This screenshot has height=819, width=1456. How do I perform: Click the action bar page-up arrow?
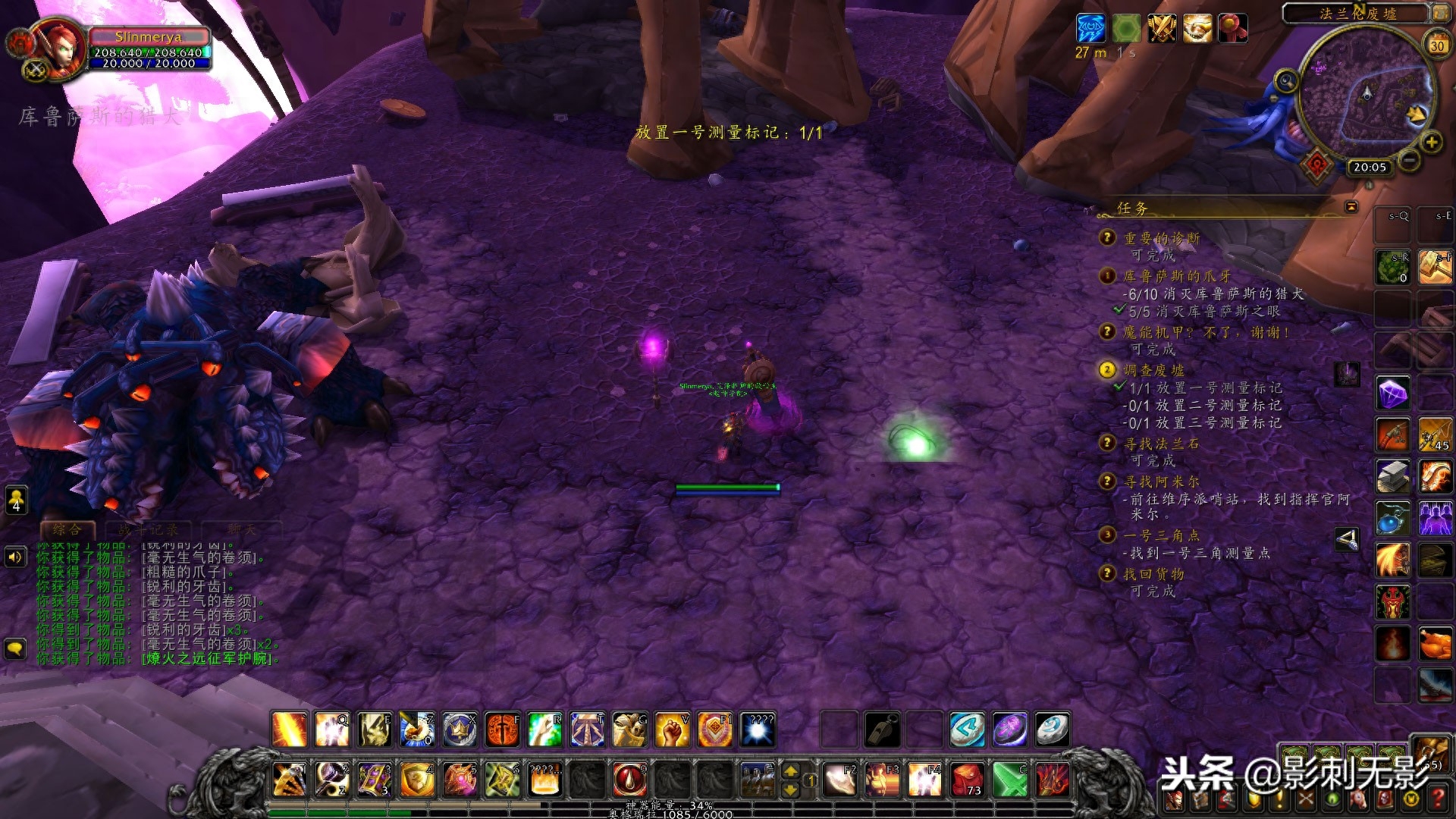coord(790,771)
